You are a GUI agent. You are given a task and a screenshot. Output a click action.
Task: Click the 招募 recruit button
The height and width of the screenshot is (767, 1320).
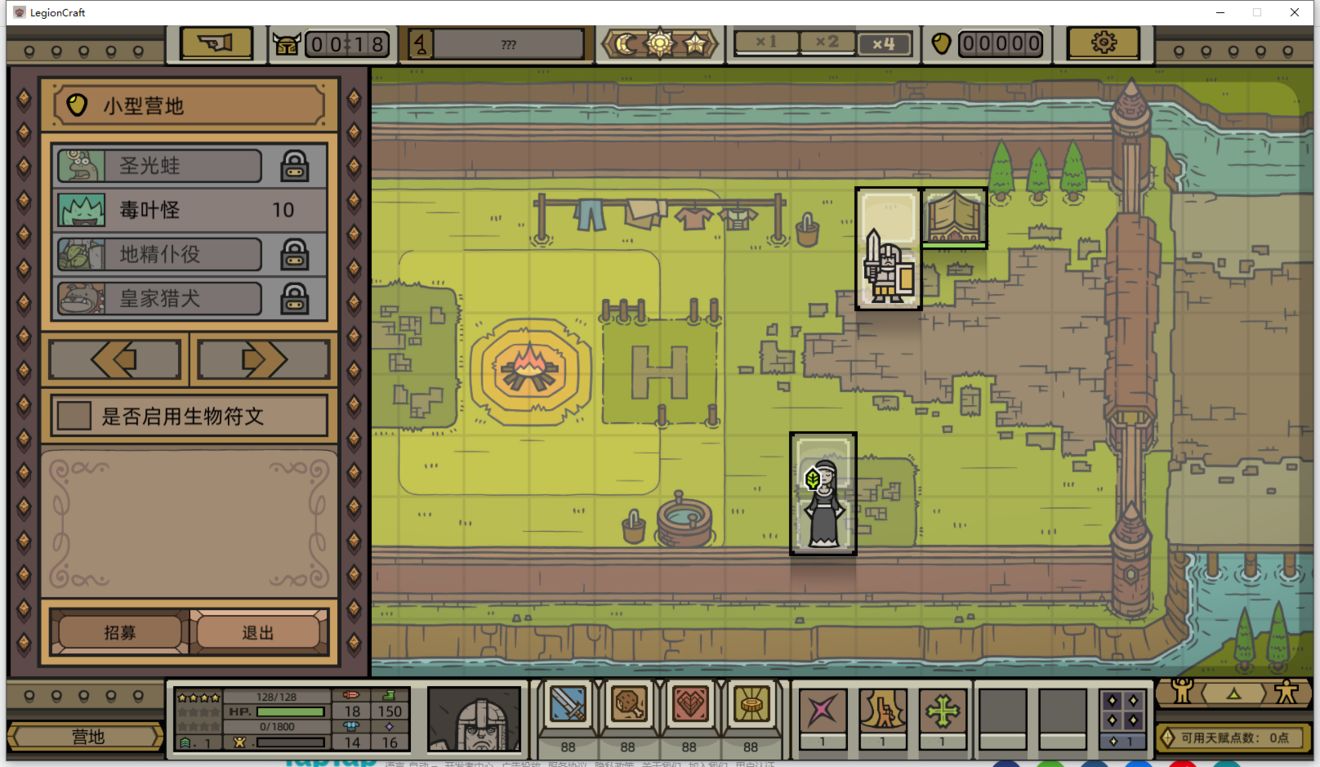(x=120, y=632)
